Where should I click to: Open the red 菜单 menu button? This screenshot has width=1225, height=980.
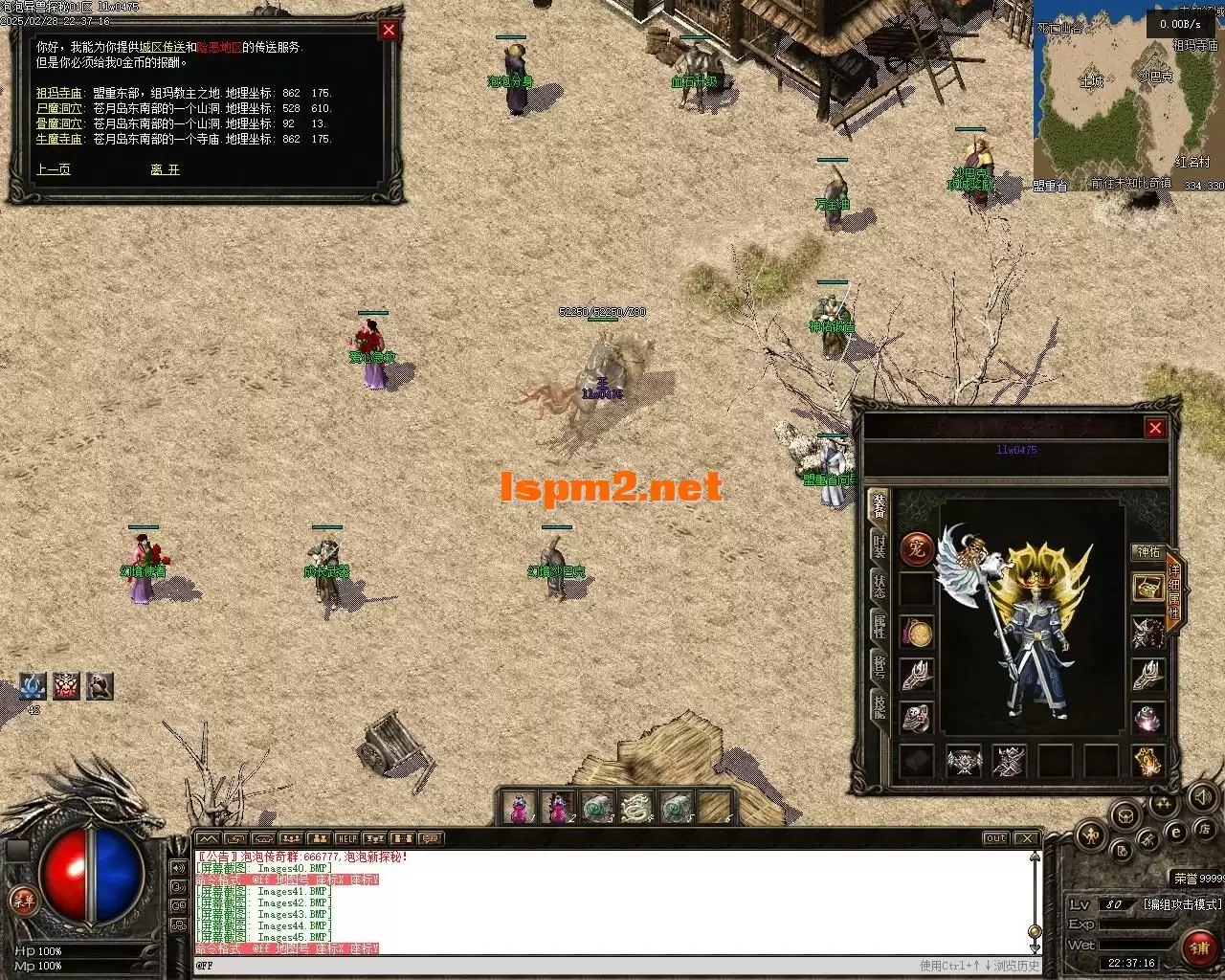[x=21, y=902]
